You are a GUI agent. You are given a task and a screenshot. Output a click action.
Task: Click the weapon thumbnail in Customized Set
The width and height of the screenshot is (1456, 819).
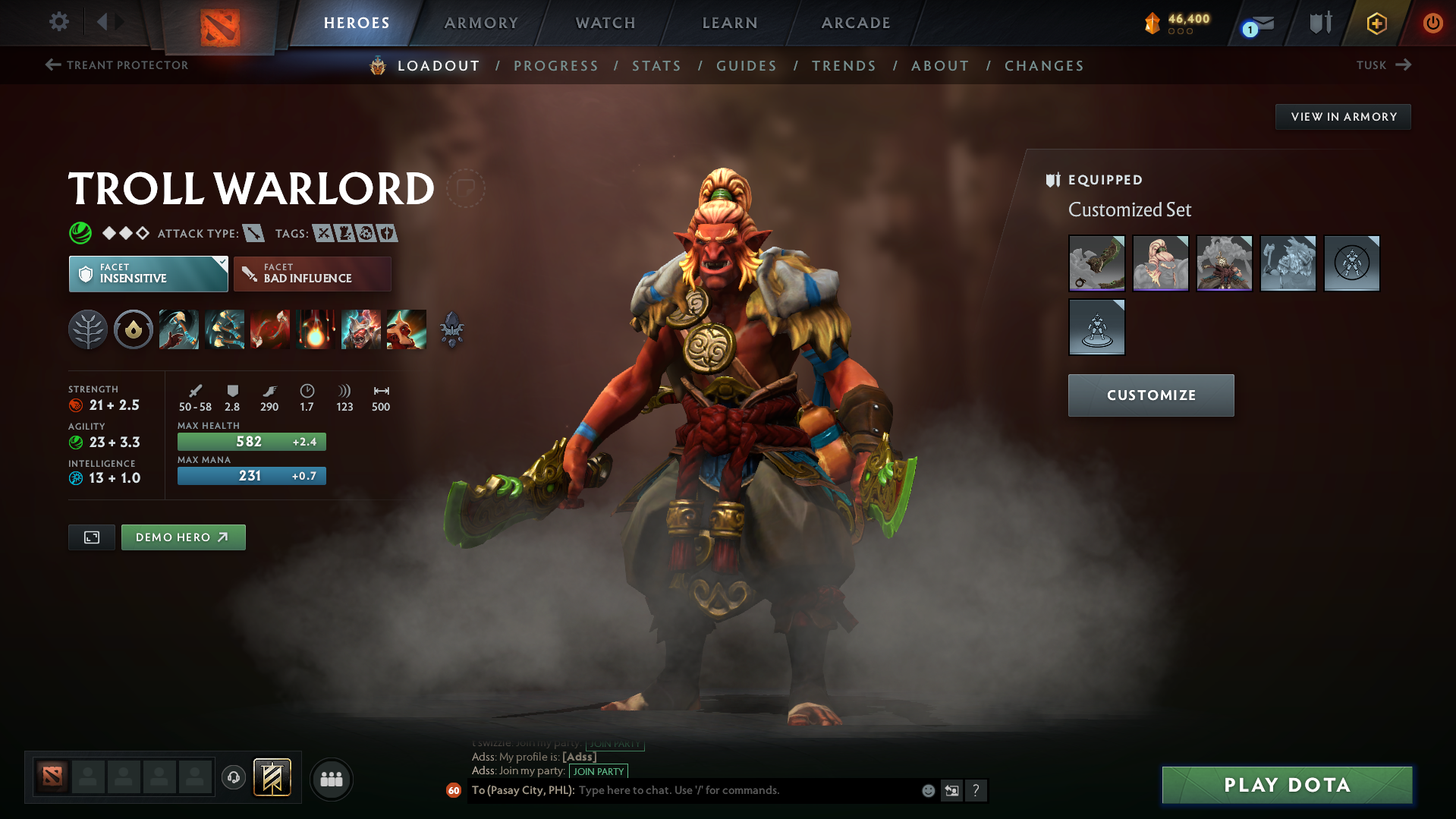click(x=1096, y=263)
